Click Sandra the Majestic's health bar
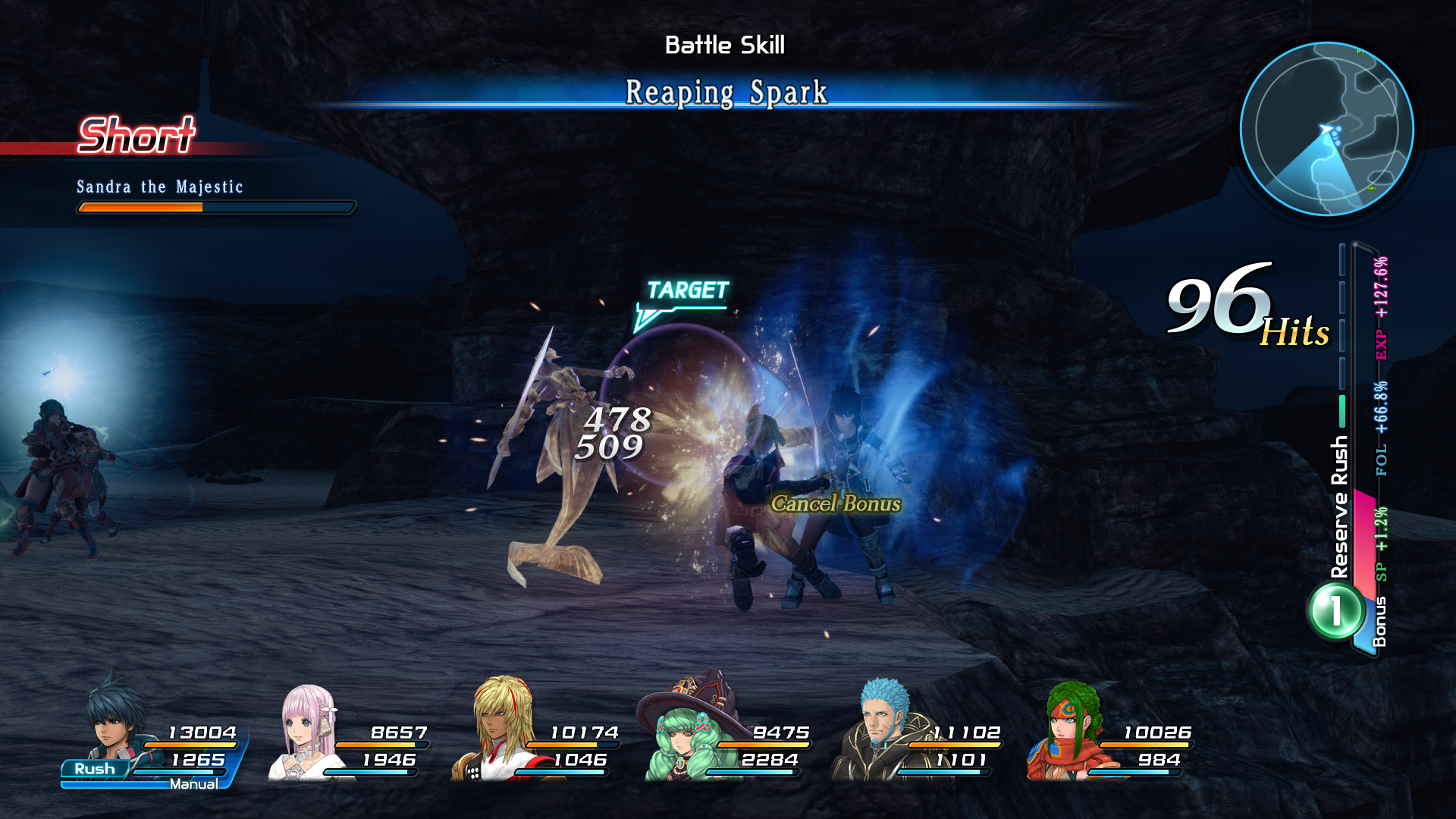 tap(215, 206)
